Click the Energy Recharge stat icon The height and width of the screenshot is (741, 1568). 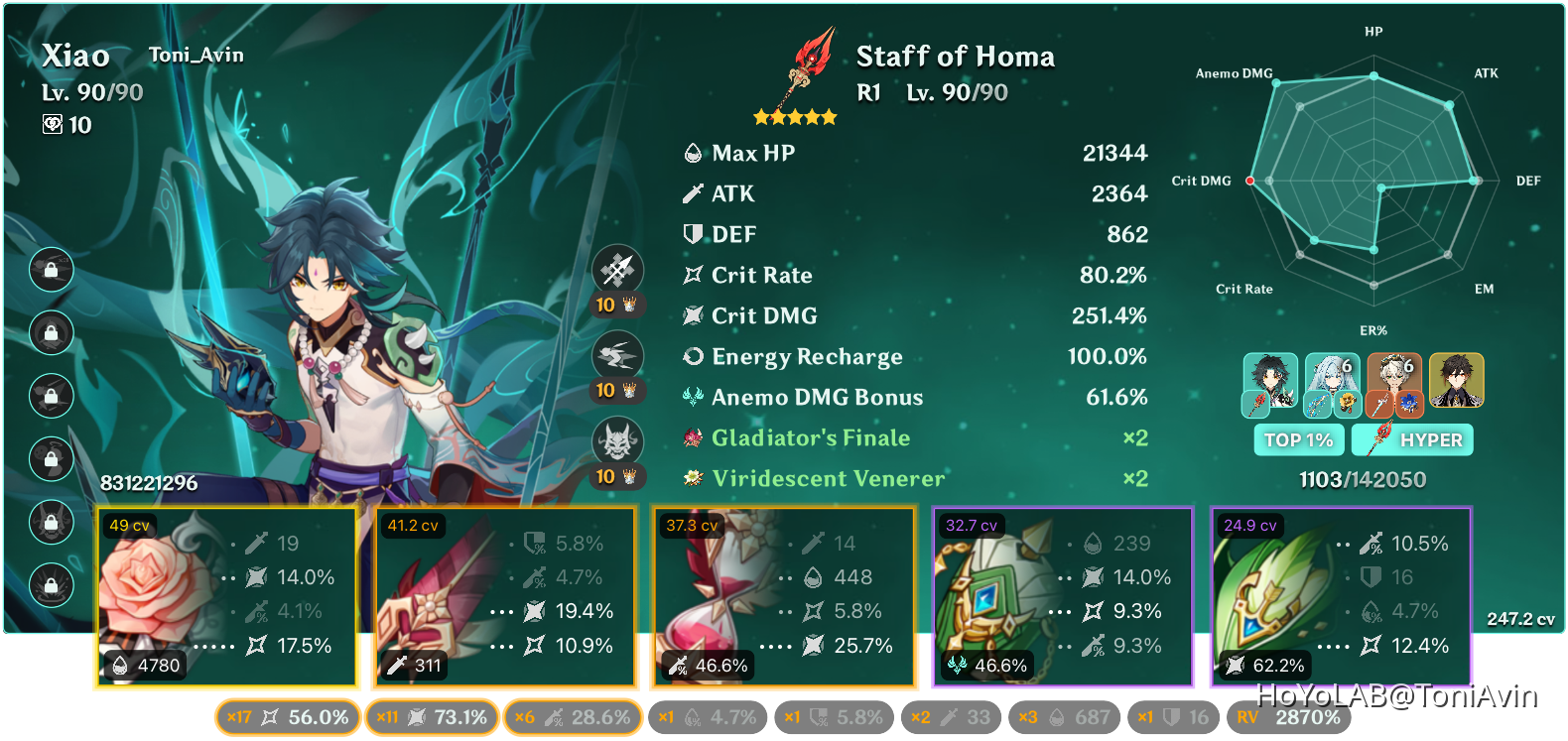692,356
